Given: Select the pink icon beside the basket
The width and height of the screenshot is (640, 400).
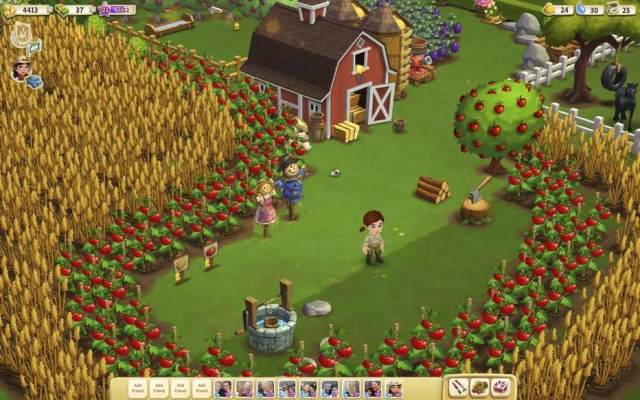Looking at the screenshot, I should 500,387.
